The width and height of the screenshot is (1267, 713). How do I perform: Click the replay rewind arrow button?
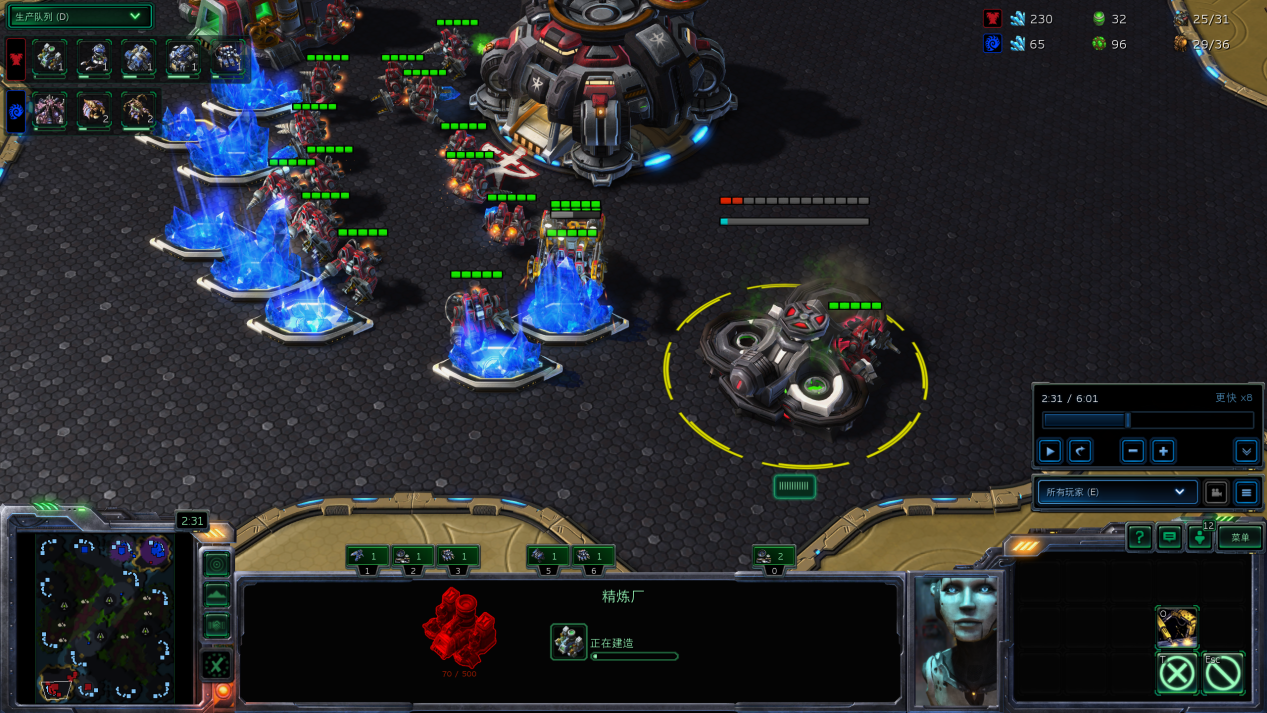1080,451
